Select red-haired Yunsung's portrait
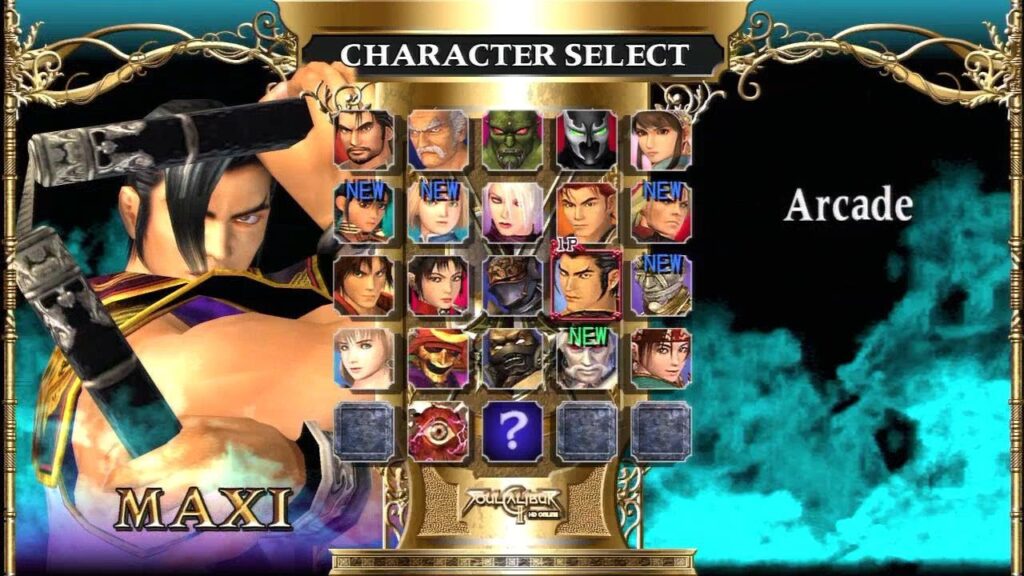Screen dimensions: 1024x576 (586, 212)
